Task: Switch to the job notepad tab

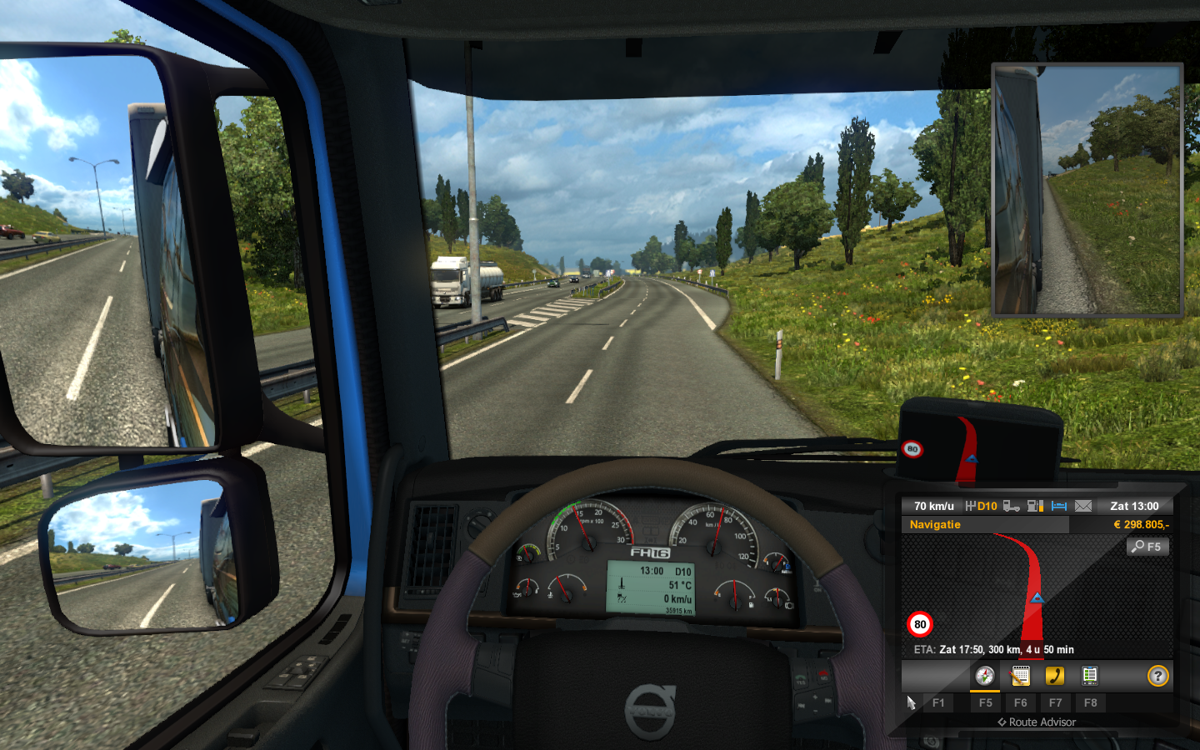Action: pos(1020,676)
